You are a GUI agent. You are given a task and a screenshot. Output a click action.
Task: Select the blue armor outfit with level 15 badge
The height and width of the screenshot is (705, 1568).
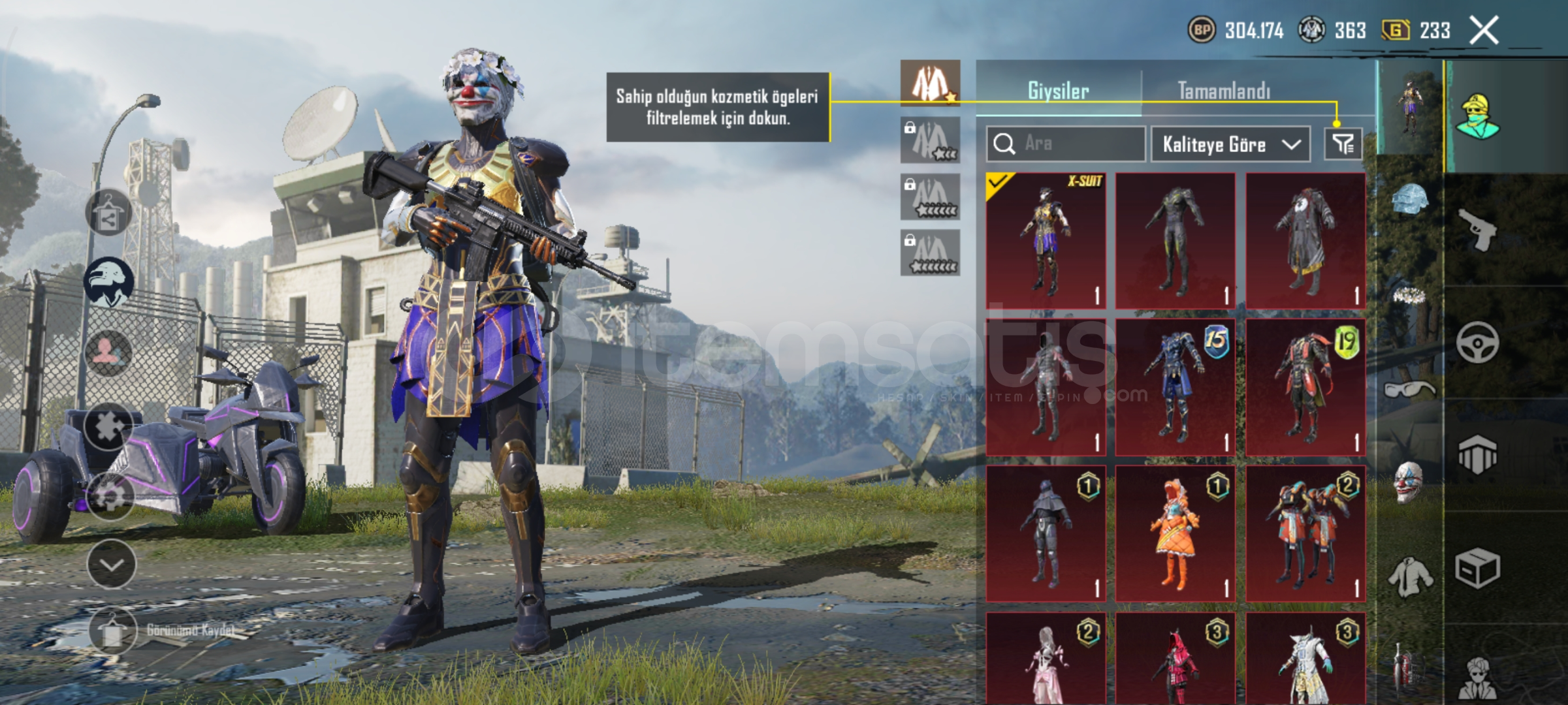(1175, 387)
